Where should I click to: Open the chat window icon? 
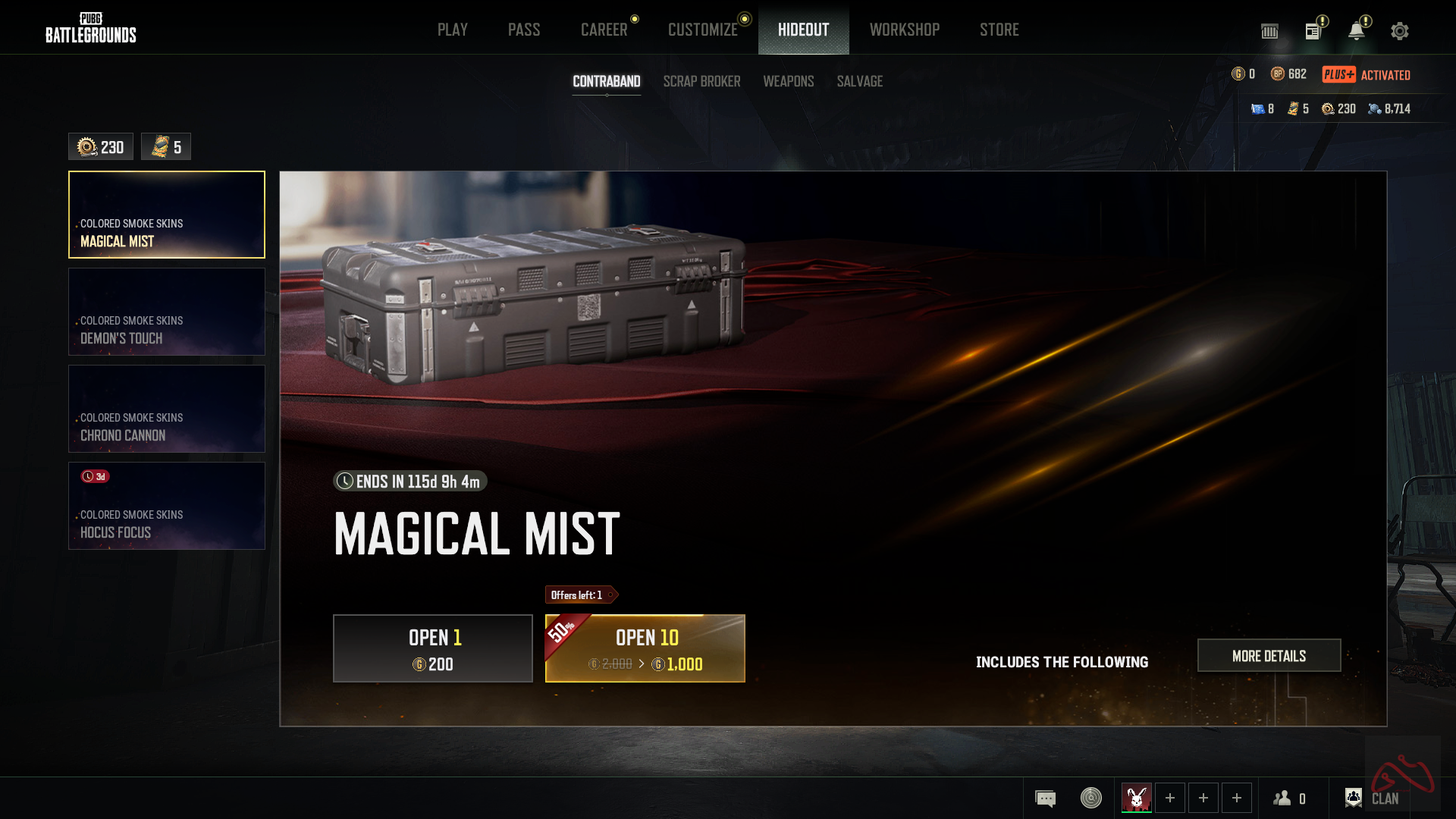click(x=1045, y=799)
